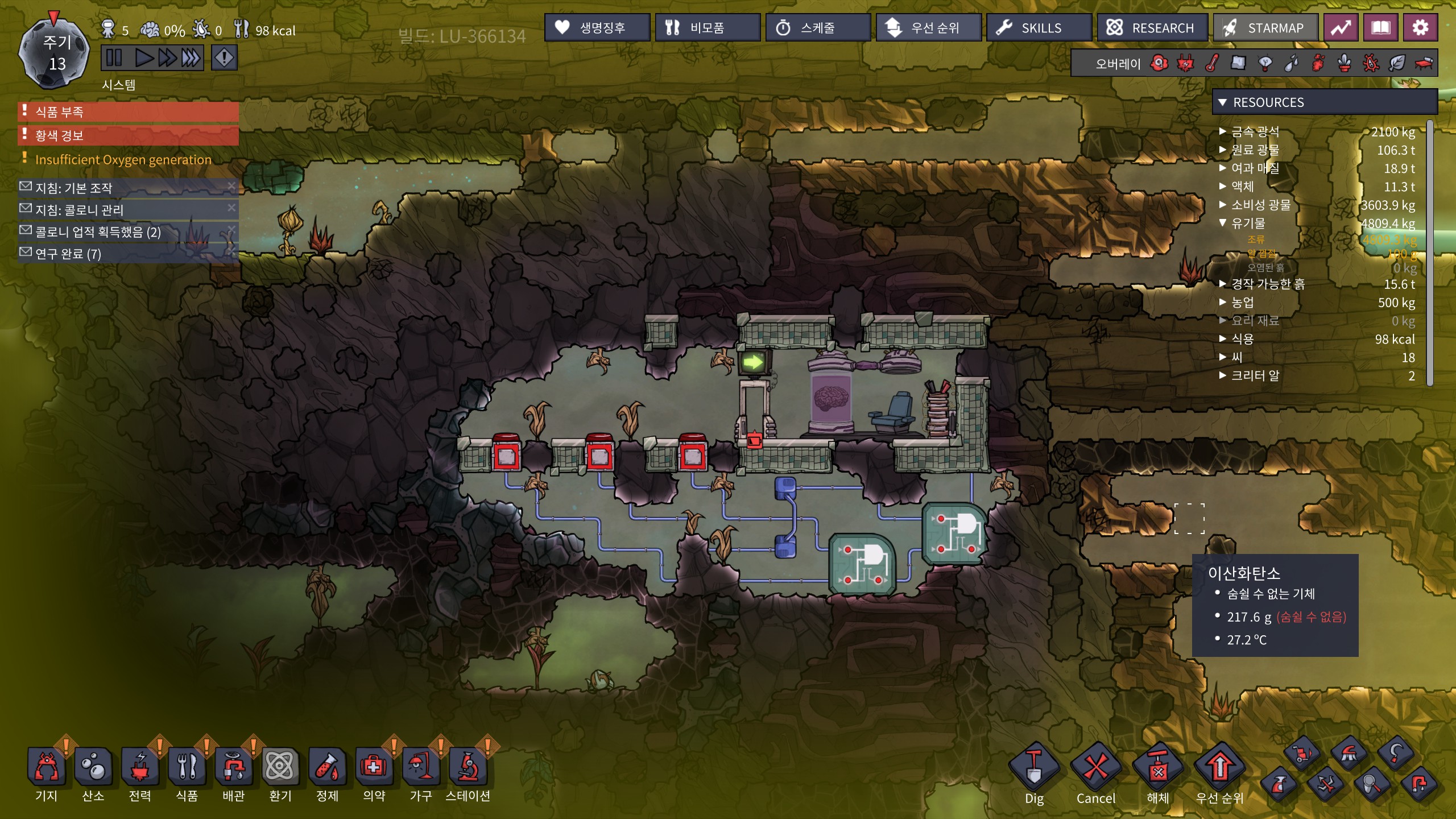Open the 비모품 consumables panel

point(707,27)
